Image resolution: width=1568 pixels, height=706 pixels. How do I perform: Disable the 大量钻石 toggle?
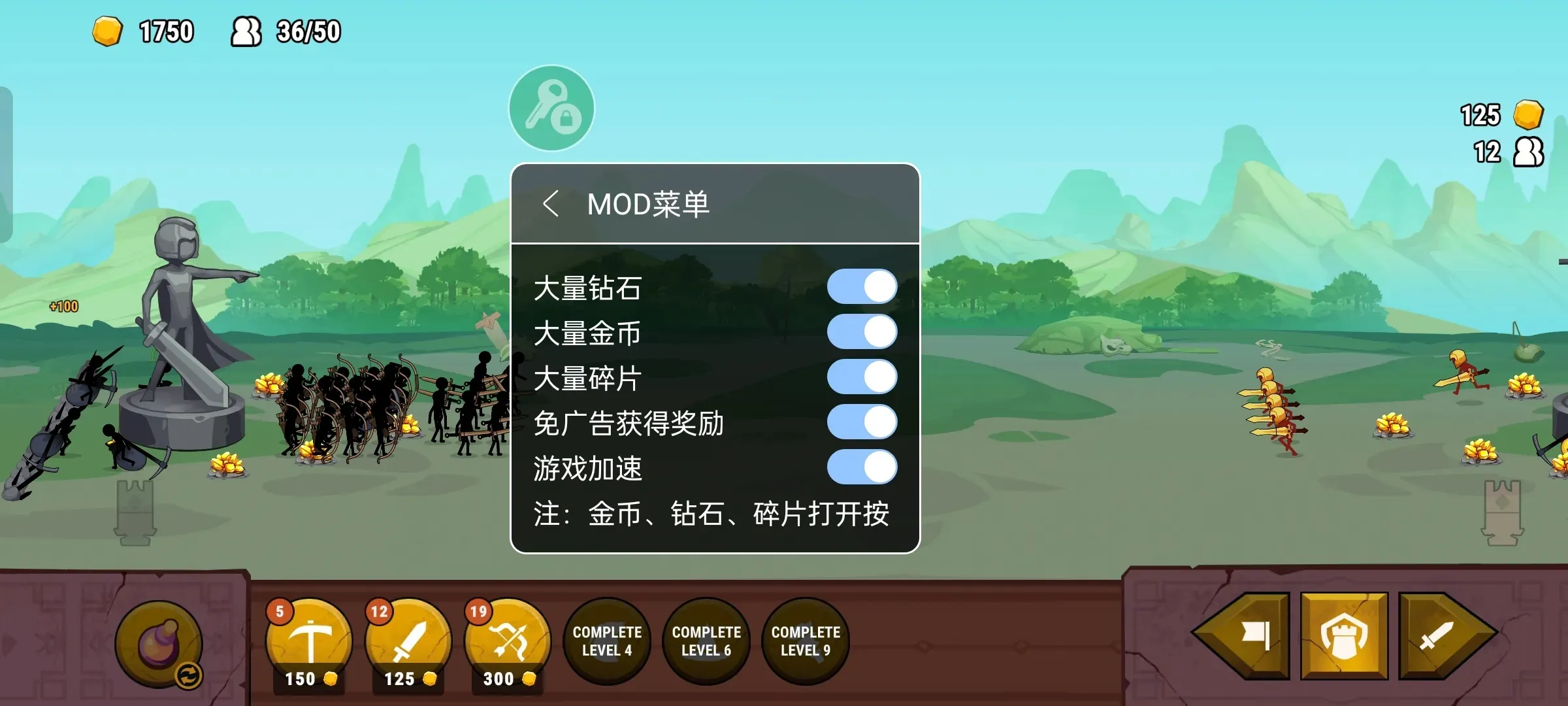(x=860, y=286)
